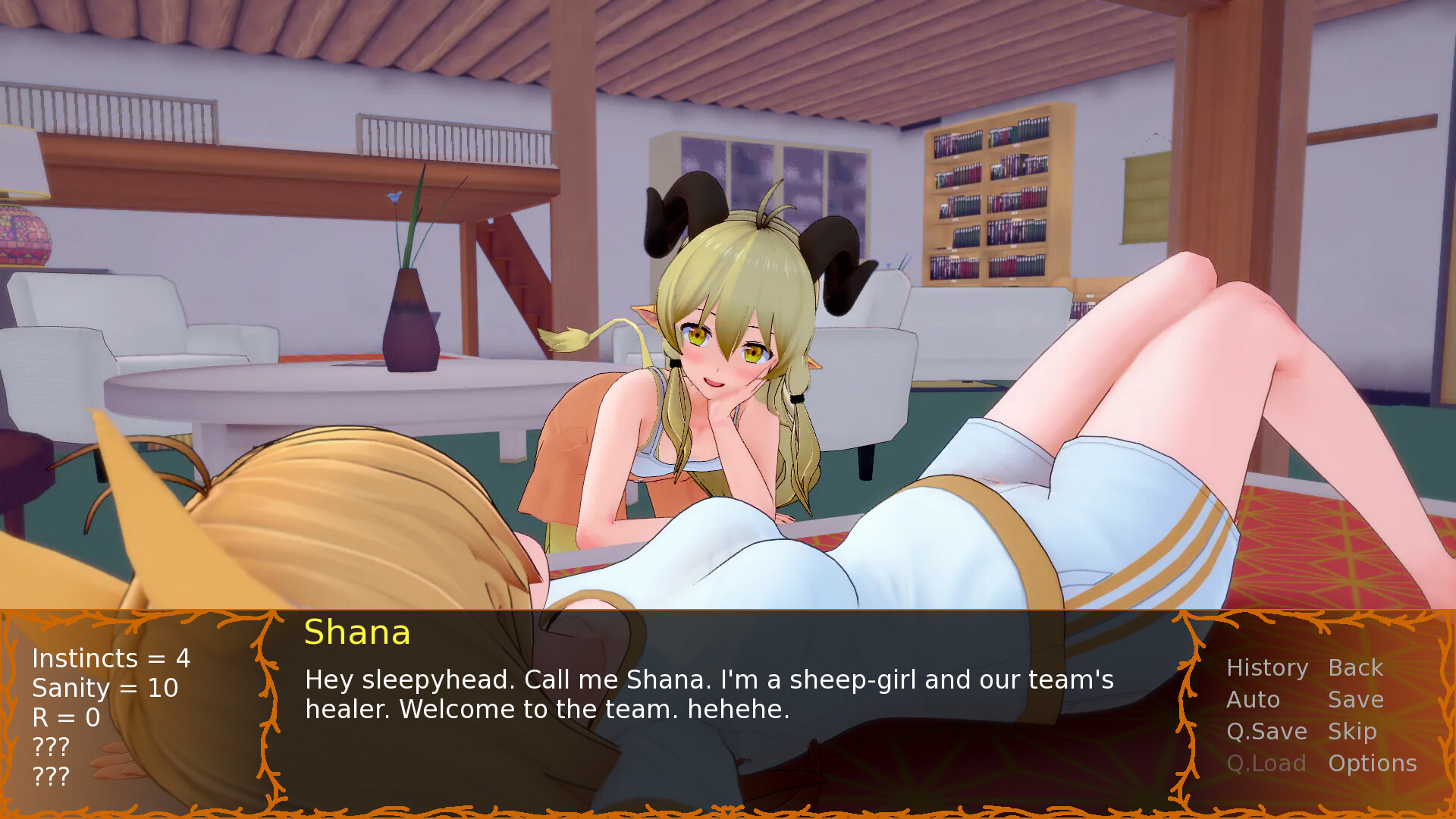Image resolution: width=1456 pixels, height=819 pixels.
Task: Open the Save menu
Action: [1355, 700]
